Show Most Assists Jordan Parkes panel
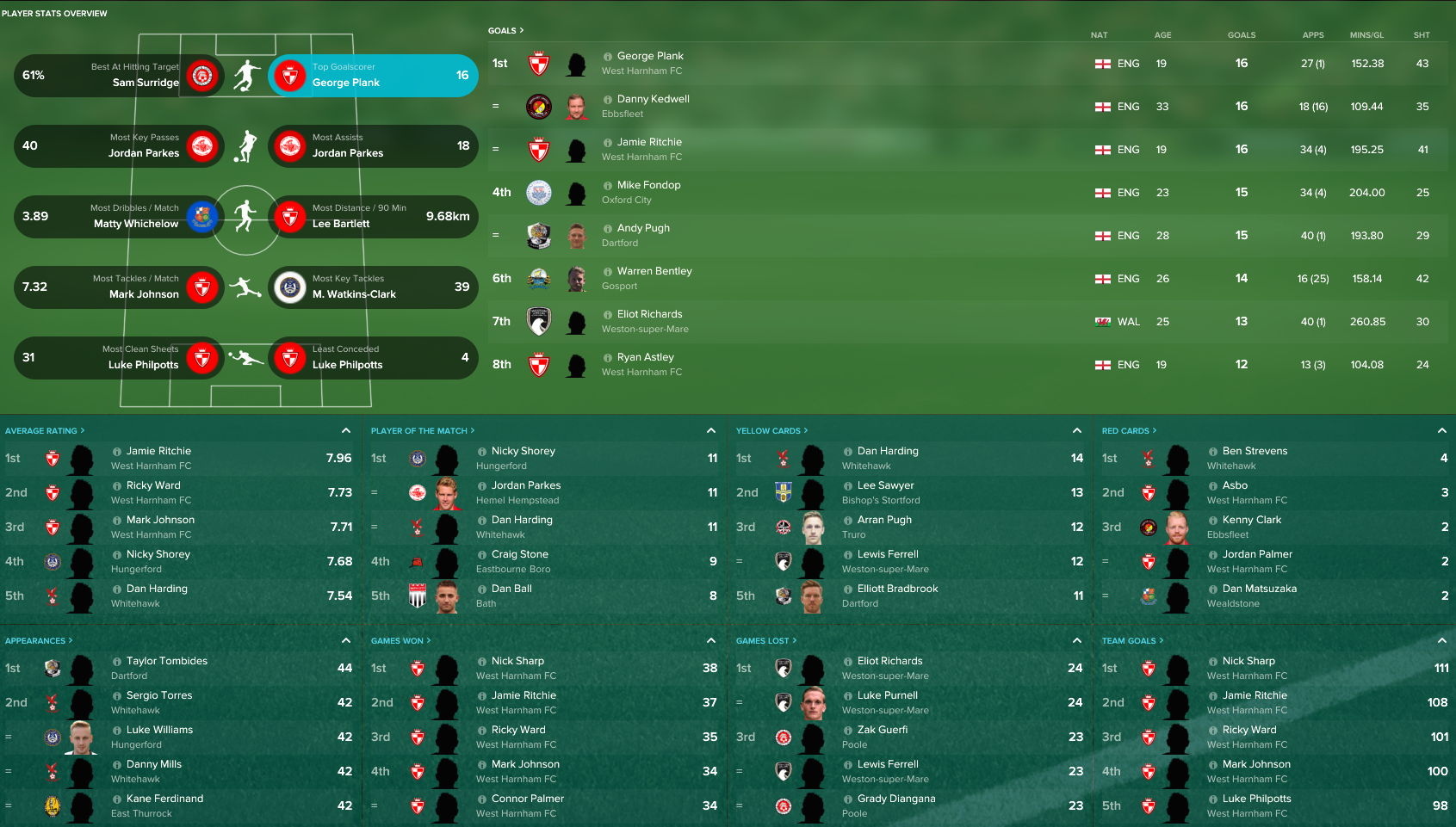Image resolution: width=1456 pixels, height=827 pixels. coord(373,146)
